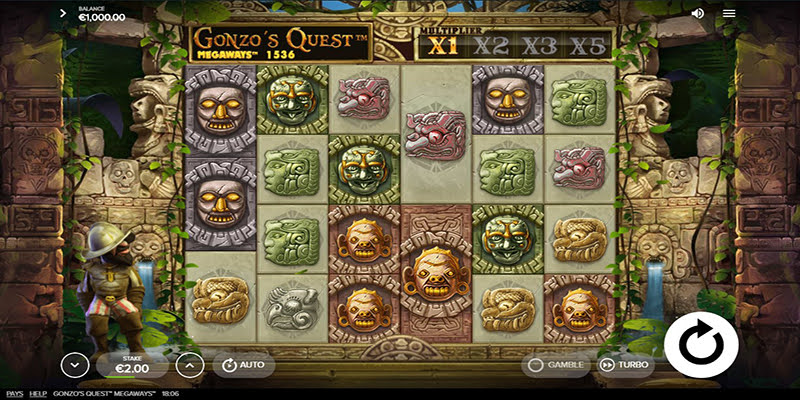The width and height of the screenshot is (800, 400).
Task: Open the Auto spin options
Action: coord(240,364)
